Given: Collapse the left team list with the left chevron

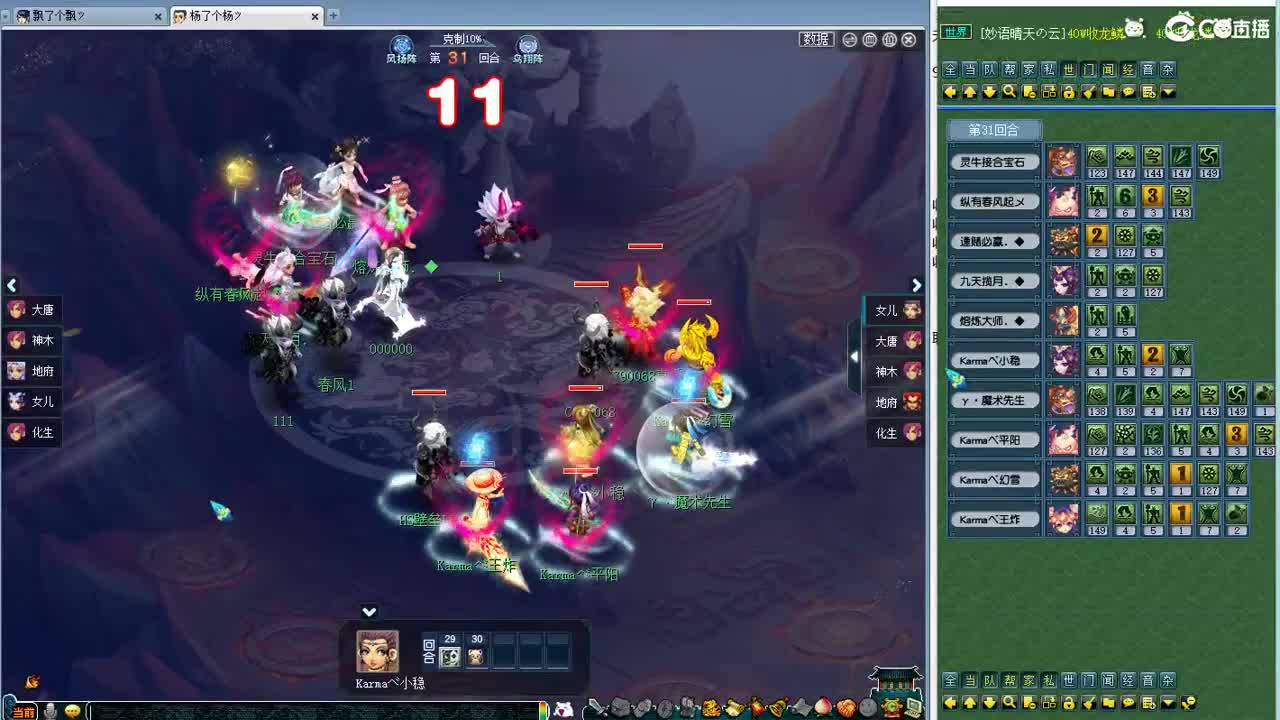Looking at the screenshot, I should point(12,285).
